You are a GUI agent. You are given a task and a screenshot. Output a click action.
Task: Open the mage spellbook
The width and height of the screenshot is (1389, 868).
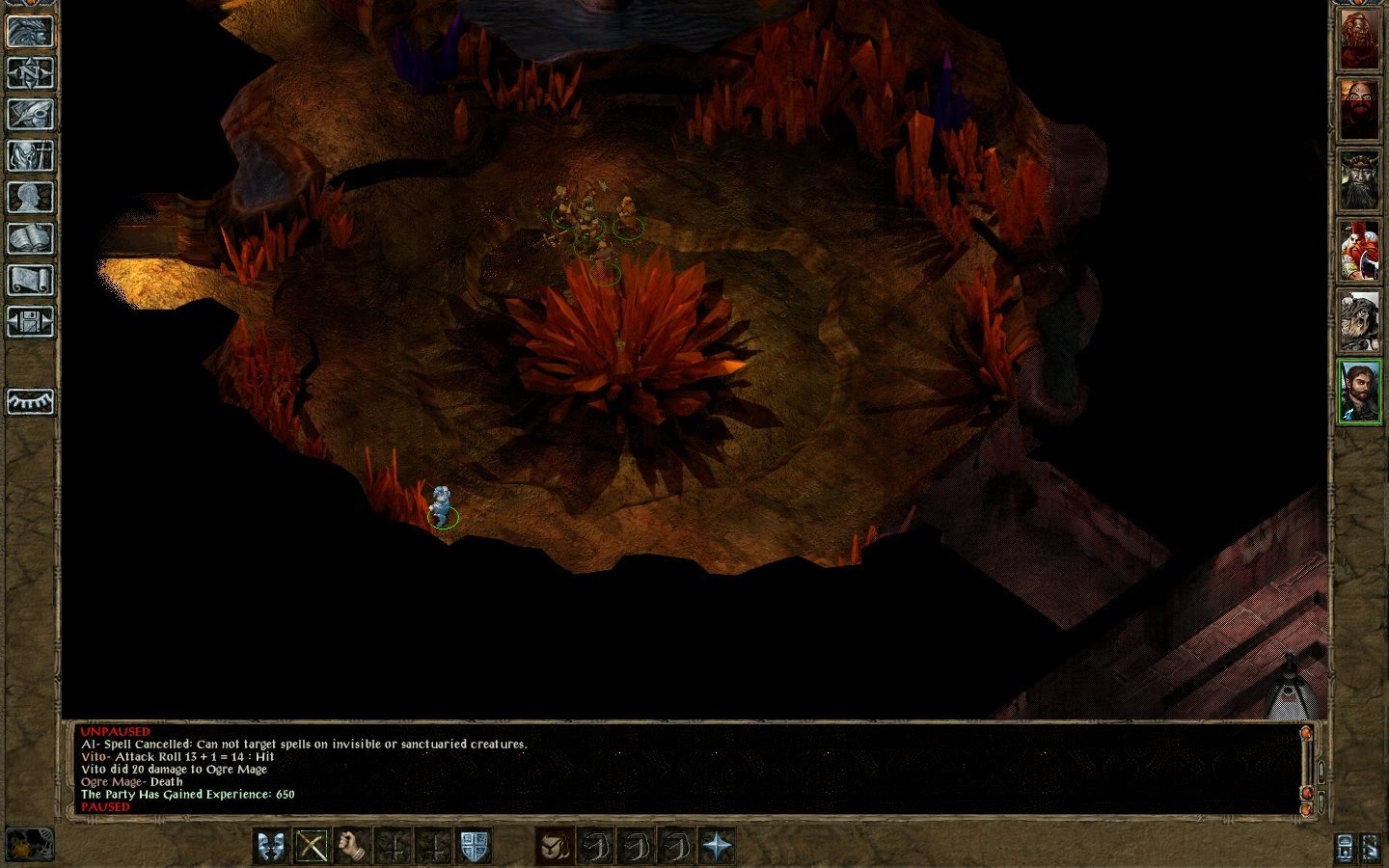point(31,236)
